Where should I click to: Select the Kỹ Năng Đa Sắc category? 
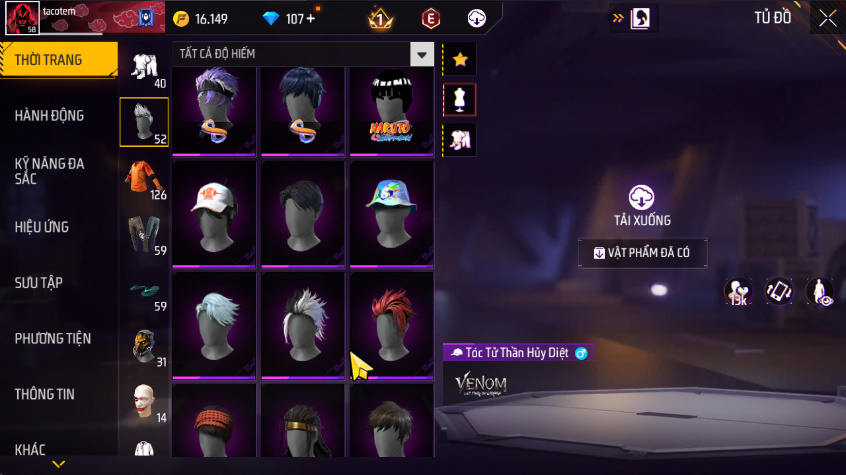(50, 171)
